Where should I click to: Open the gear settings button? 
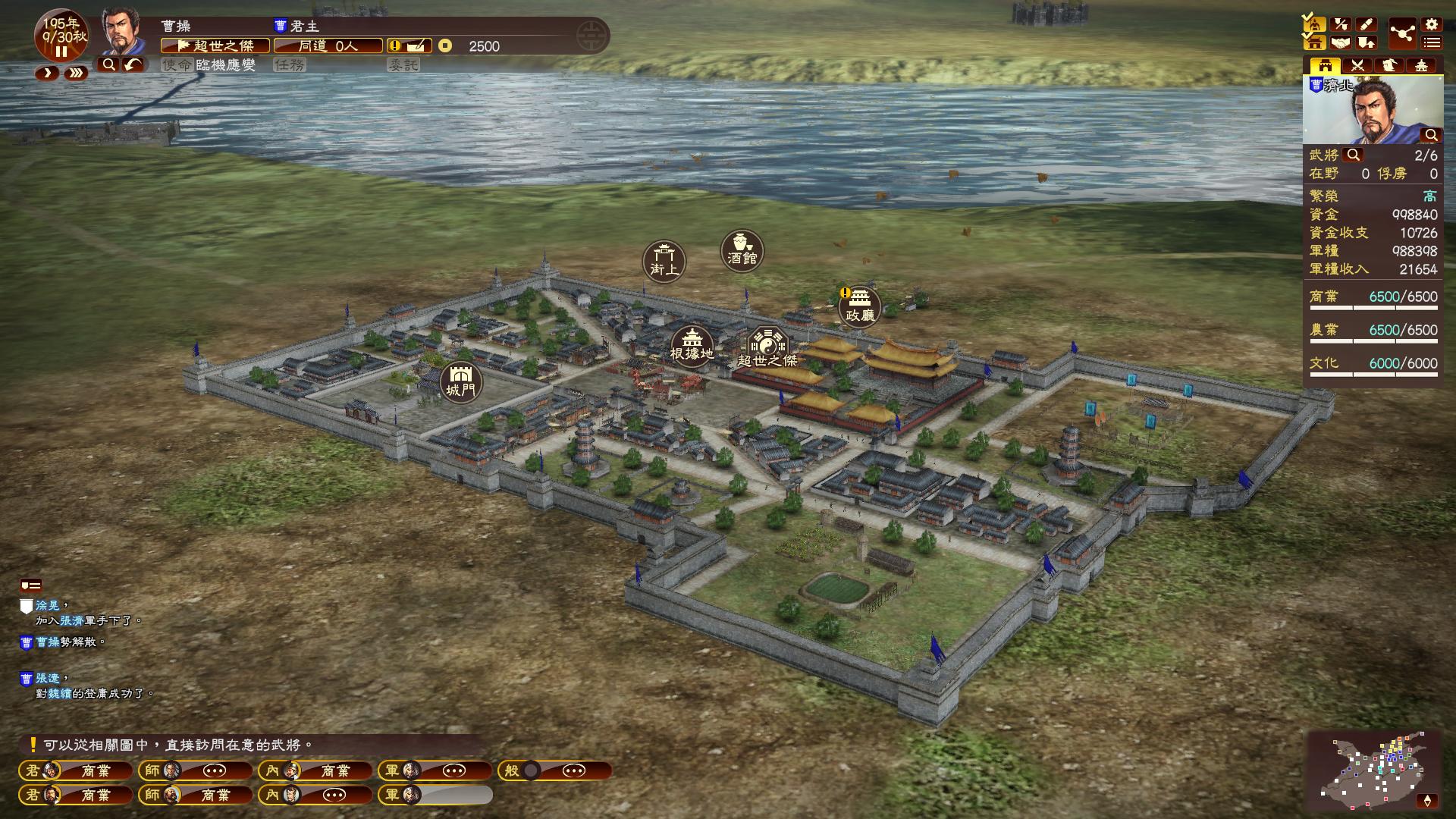coord(1431,25)
